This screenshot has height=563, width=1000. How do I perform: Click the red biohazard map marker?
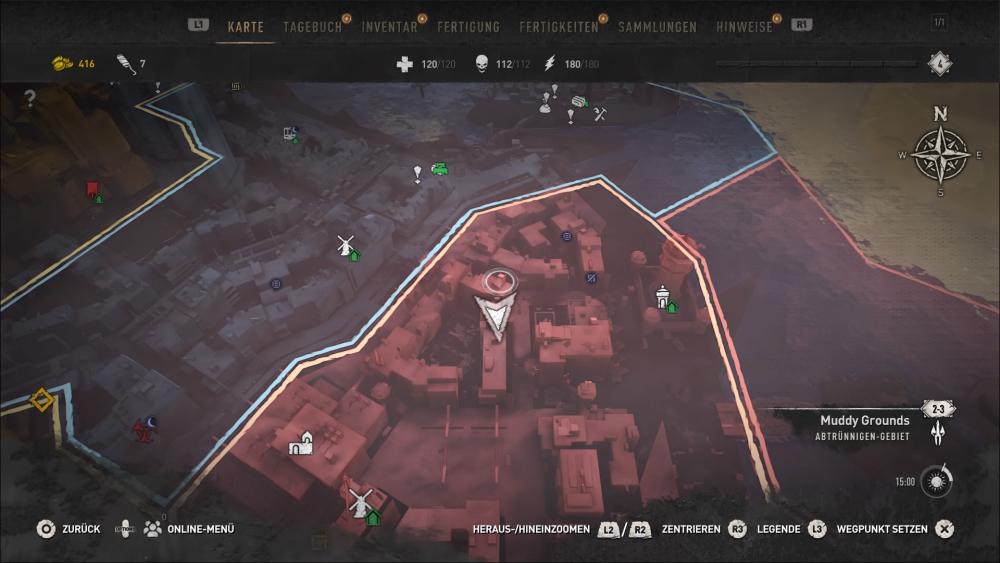[x=142, y=431]
